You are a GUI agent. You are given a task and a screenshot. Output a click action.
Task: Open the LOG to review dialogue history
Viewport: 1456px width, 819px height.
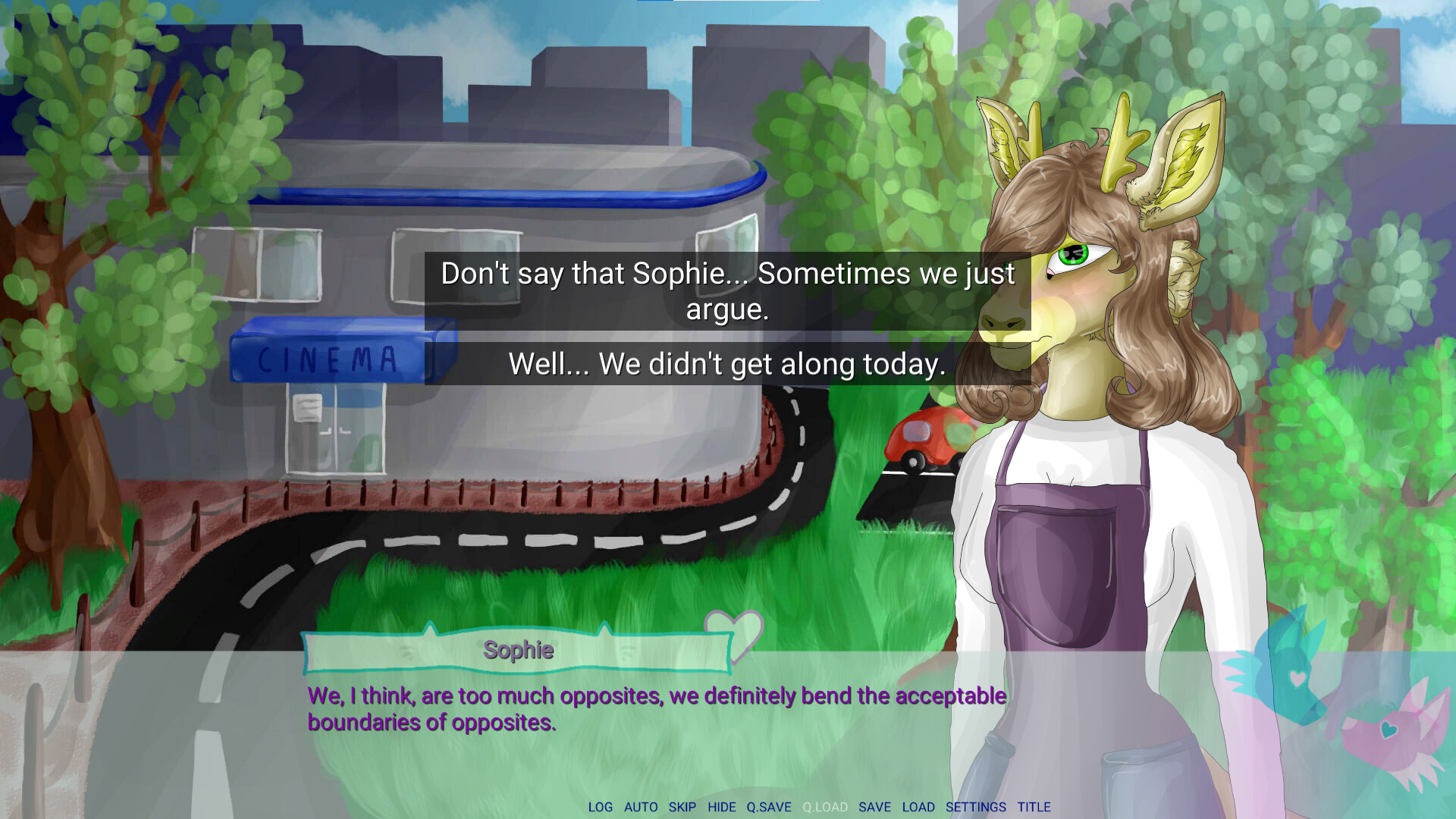pos(601,807)
